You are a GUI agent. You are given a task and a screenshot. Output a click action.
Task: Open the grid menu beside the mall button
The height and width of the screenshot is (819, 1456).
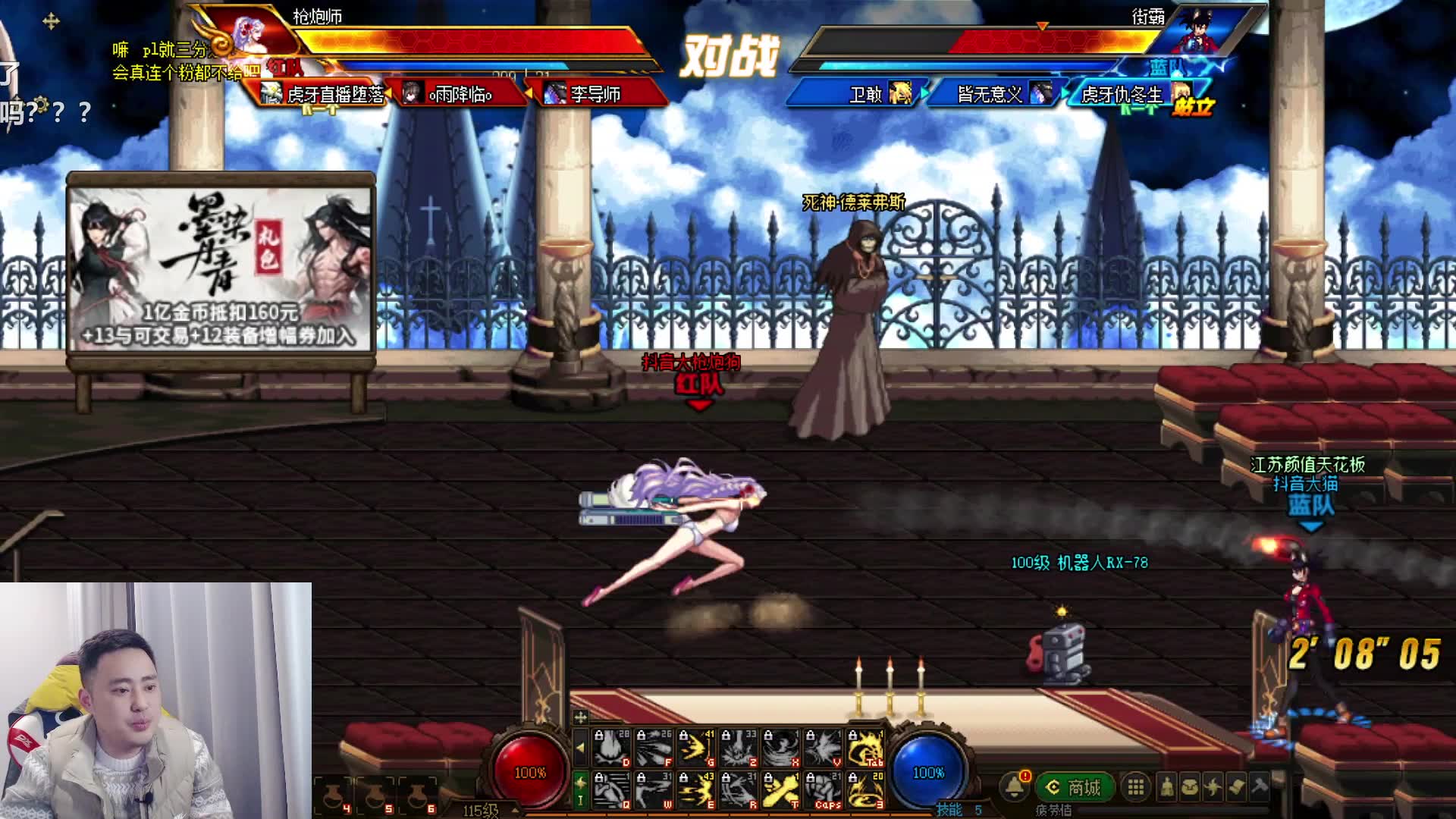1135,786
